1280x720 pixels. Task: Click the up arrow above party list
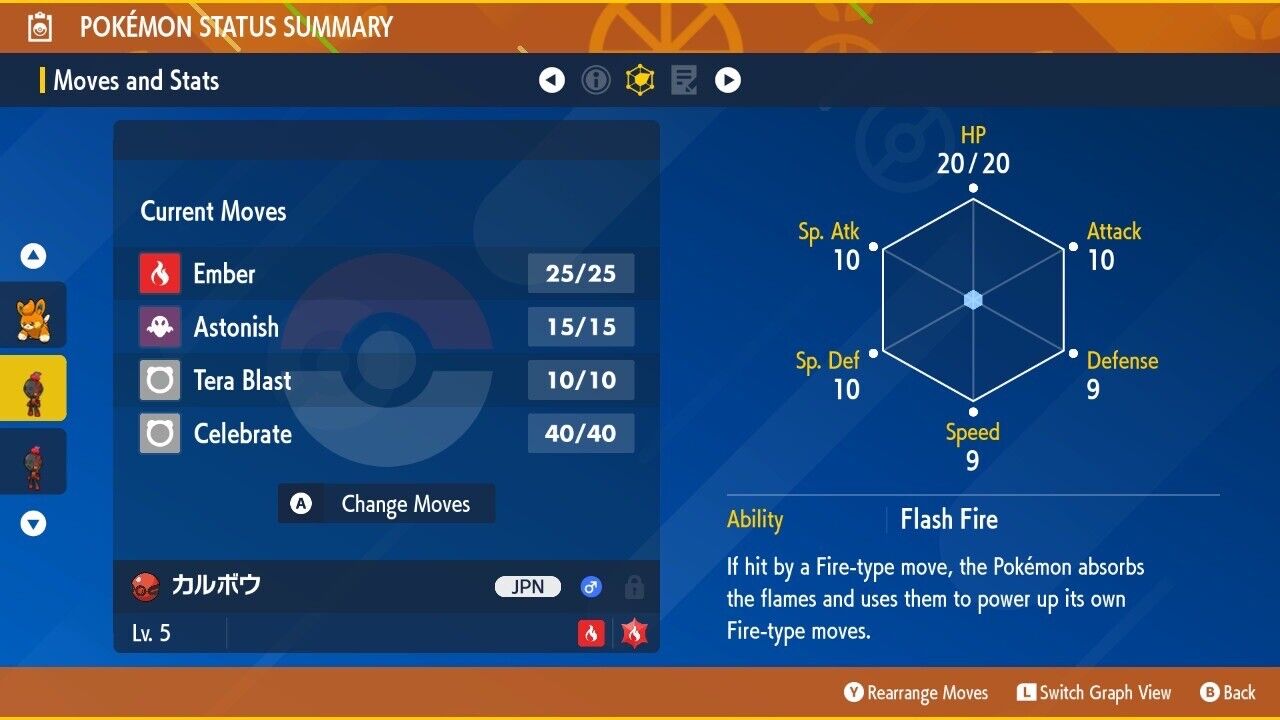point(34,257)
